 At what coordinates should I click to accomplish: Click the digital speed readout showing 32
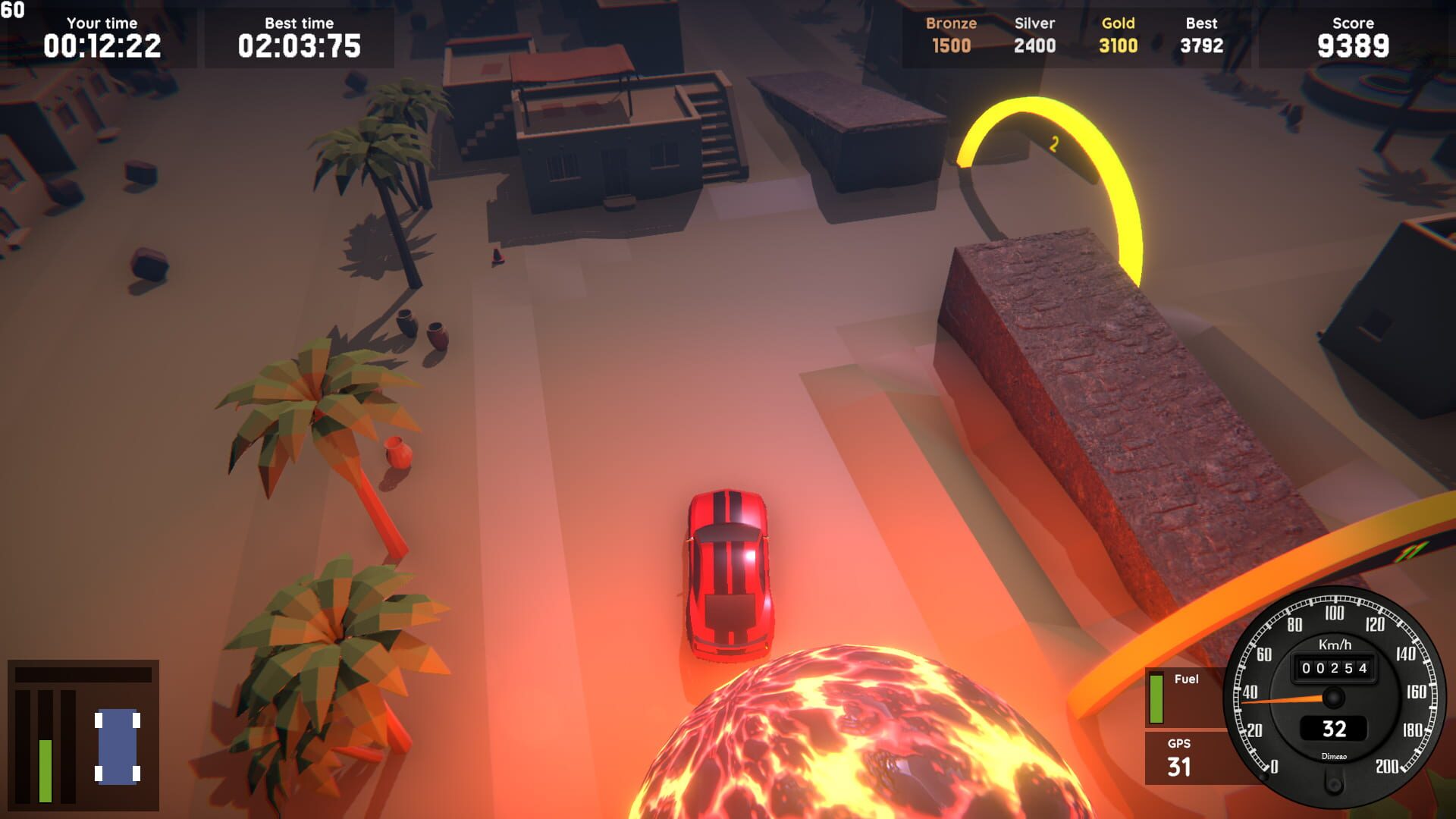[1334, 730]
